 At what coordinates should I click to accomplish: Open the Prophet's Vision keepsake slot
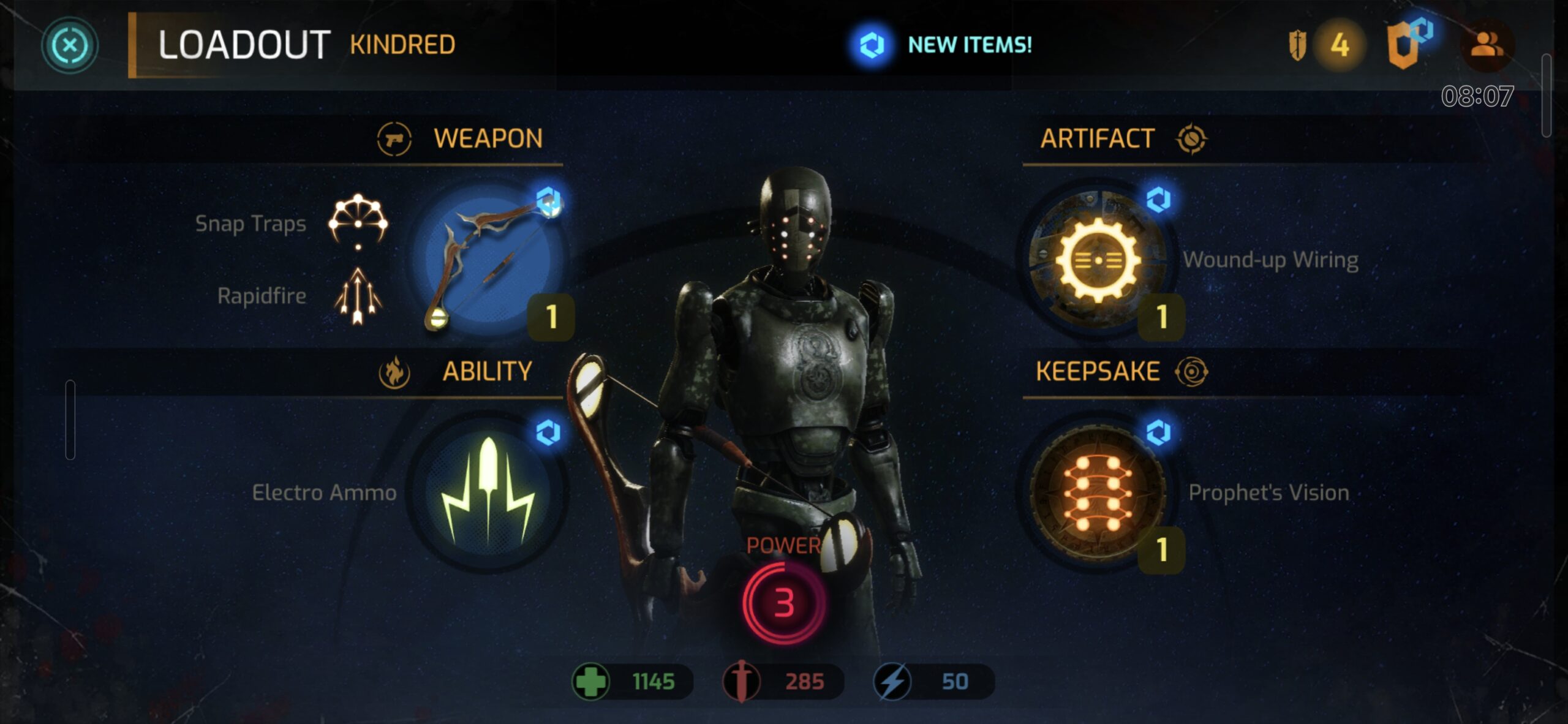(1097, 492)
